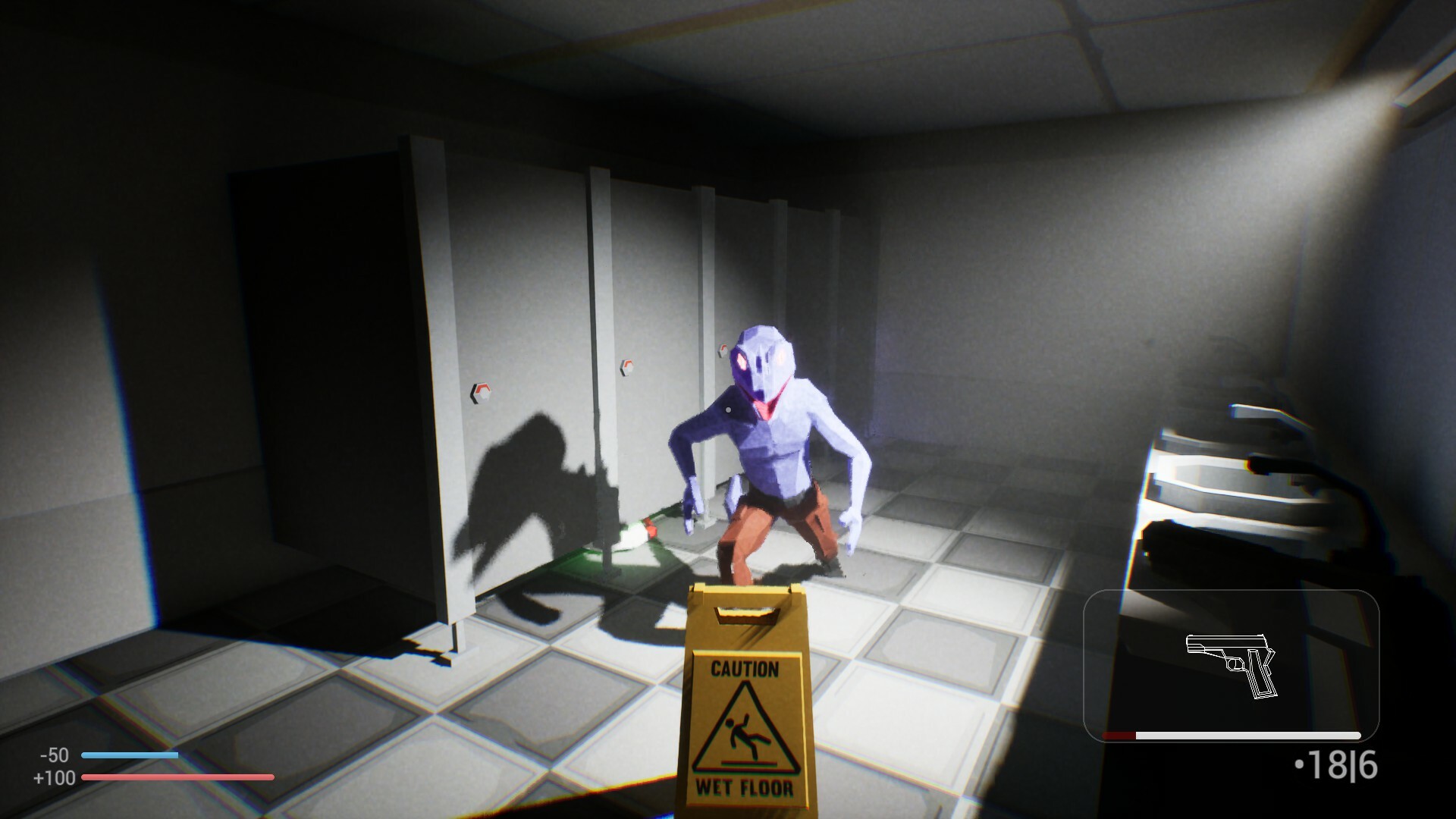Click the red lock indicator on the middle stall

click(x=627, y=366)
